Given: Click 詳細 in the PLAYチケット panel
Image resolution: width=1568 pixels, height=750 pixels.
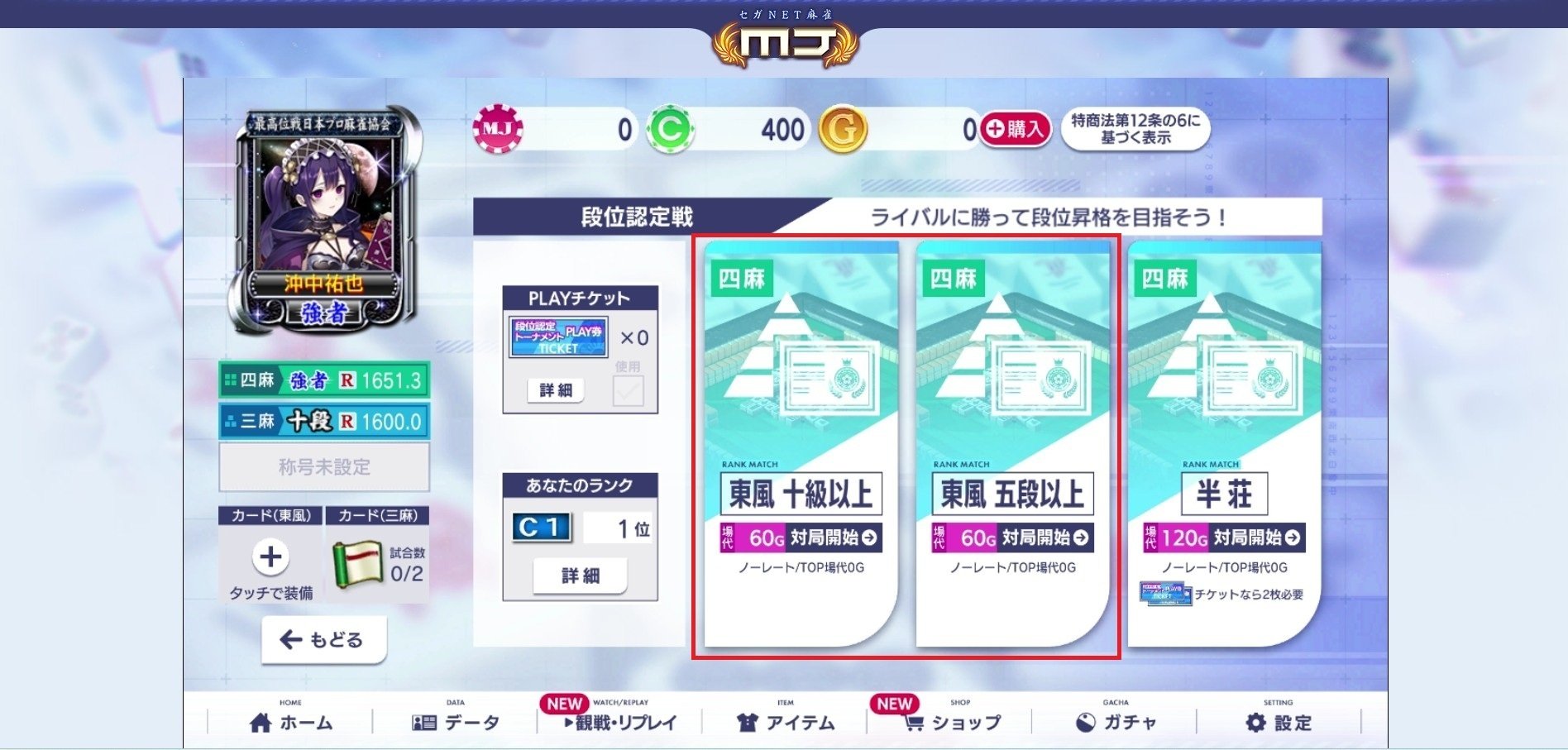Looking at the screenshot, I should [556, 389].
